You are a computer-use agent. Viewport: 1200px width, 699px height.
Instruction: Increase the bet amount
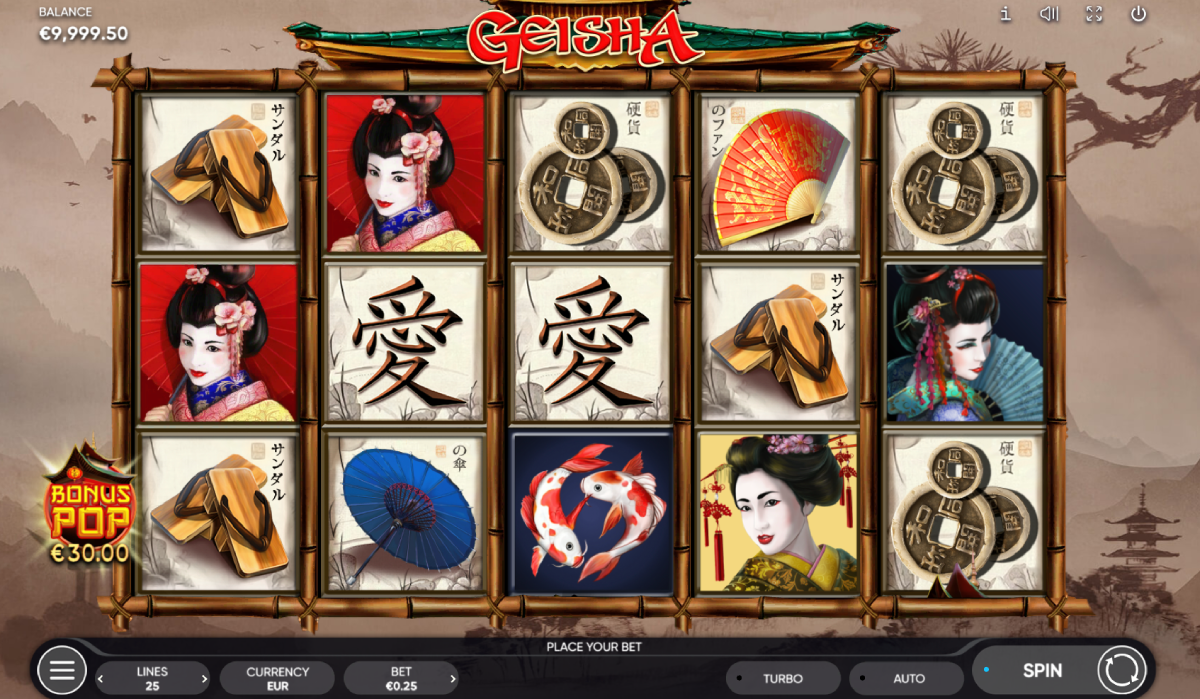[x=452, y=679]
